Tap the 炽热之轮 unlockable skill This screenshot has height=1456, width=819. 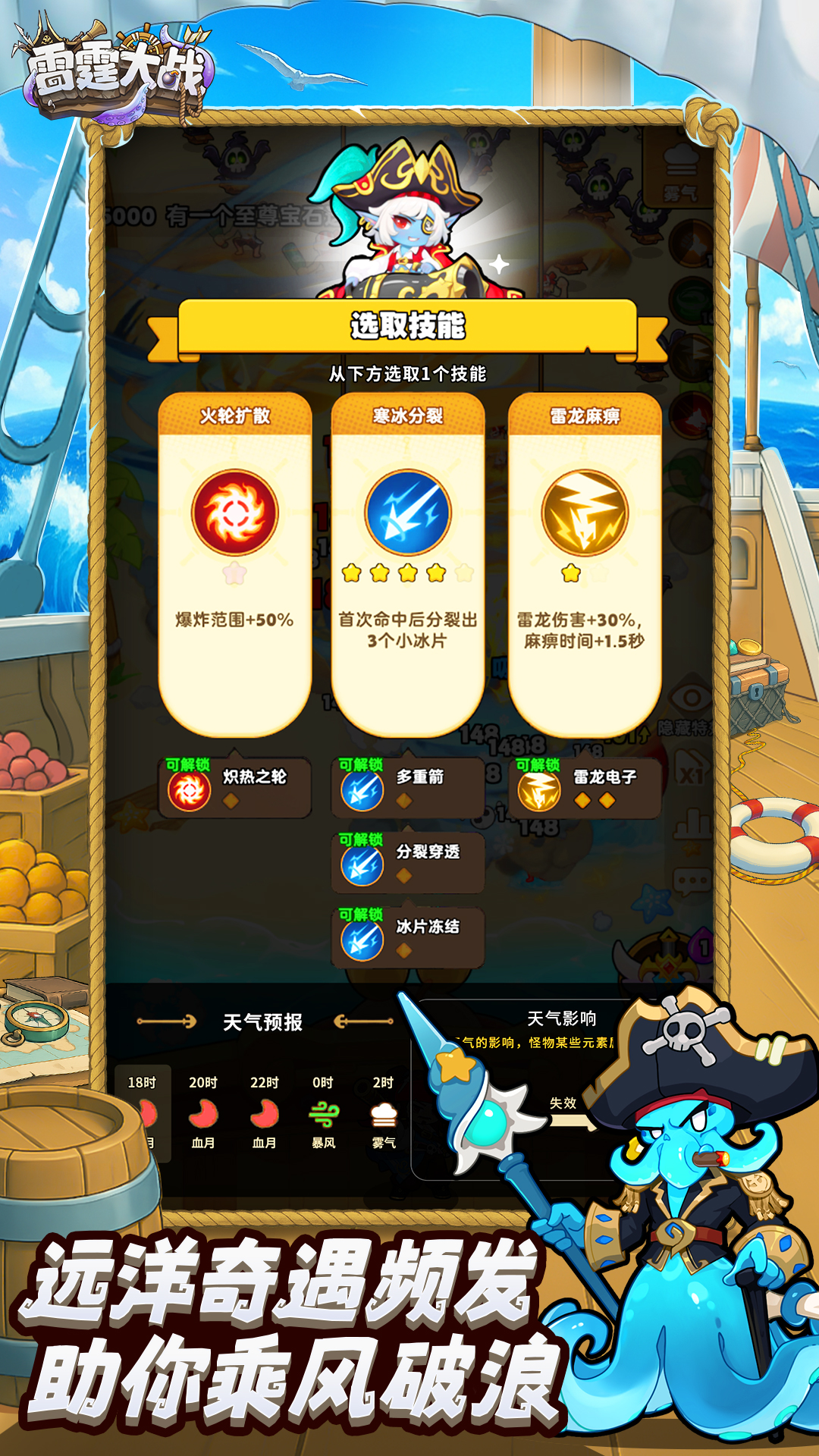(x=236, y=788)
